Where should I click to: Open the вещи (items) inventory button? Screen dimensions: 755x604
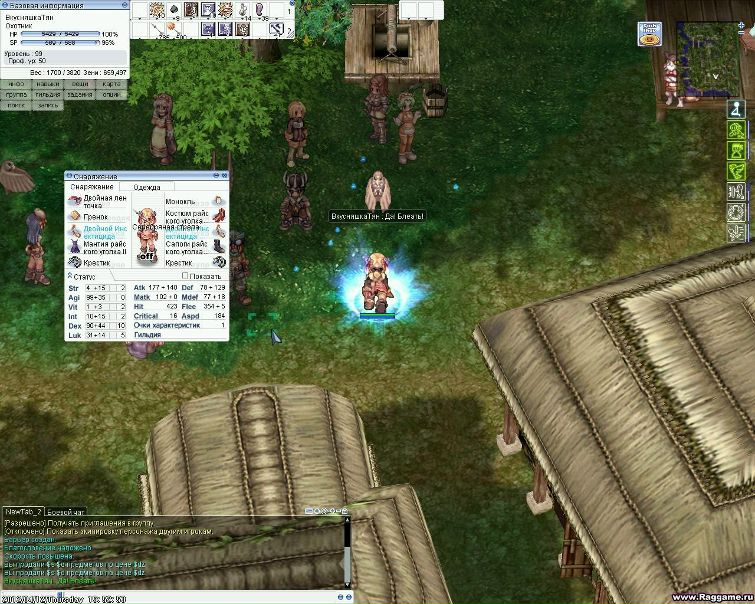click(80, 84)
